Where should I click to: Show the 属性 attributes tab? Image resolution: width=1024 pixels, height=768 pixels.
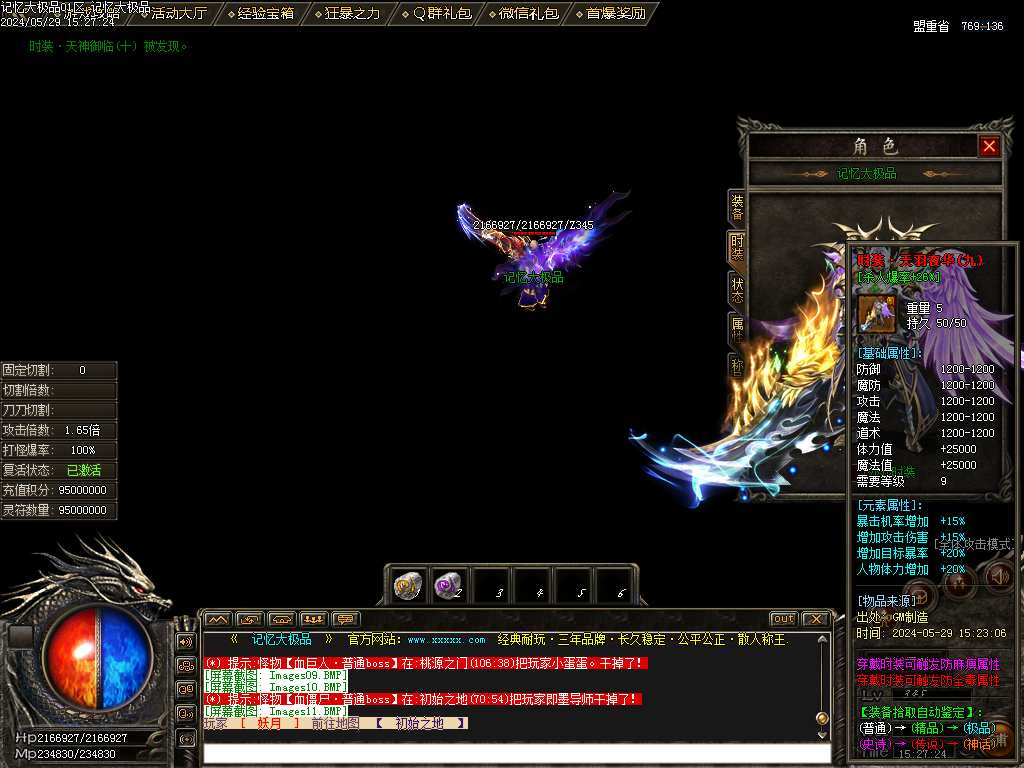coord(737,330)
